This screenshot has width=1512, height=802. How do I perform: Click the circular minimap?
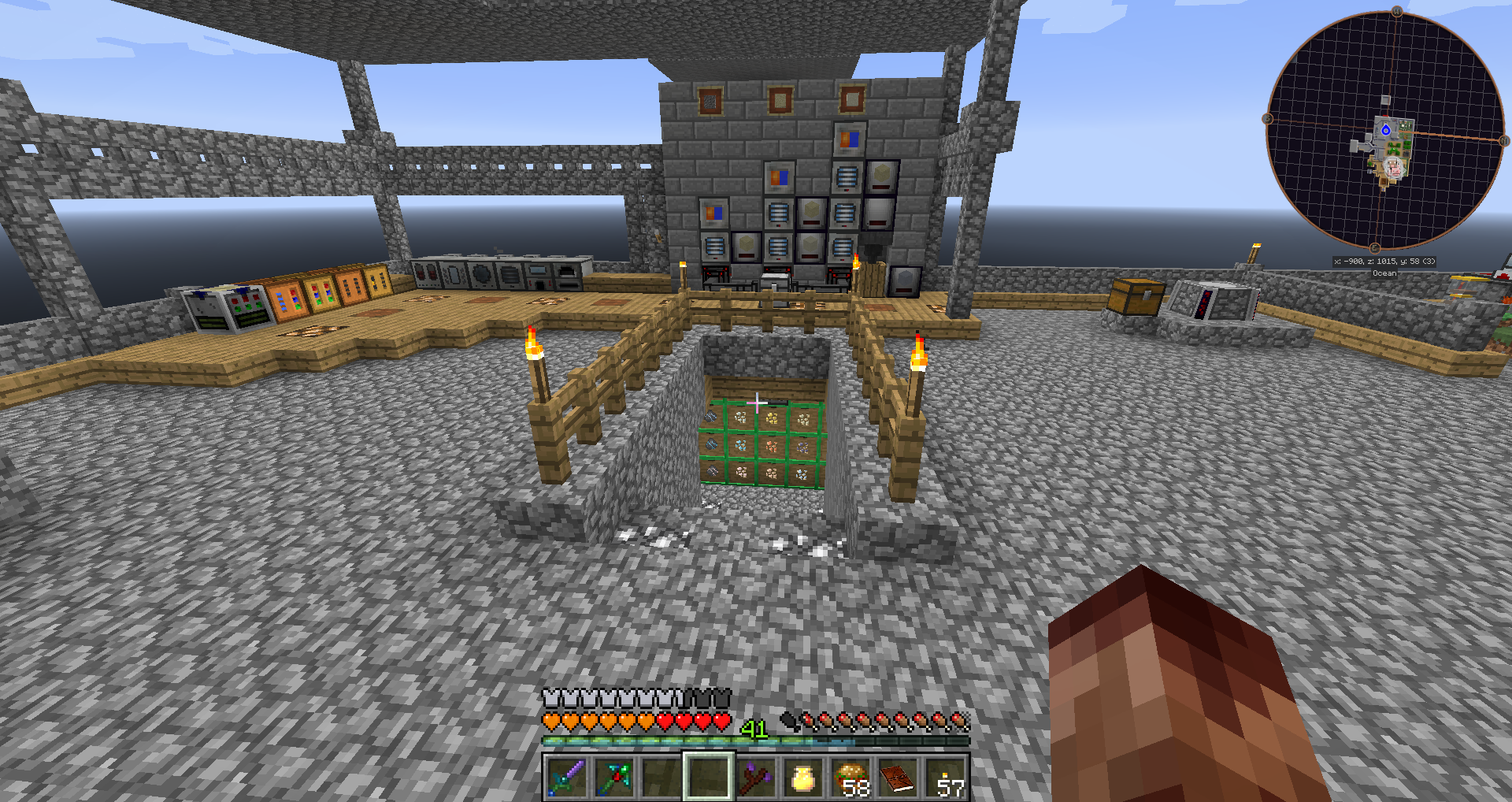coord(1384,131)
